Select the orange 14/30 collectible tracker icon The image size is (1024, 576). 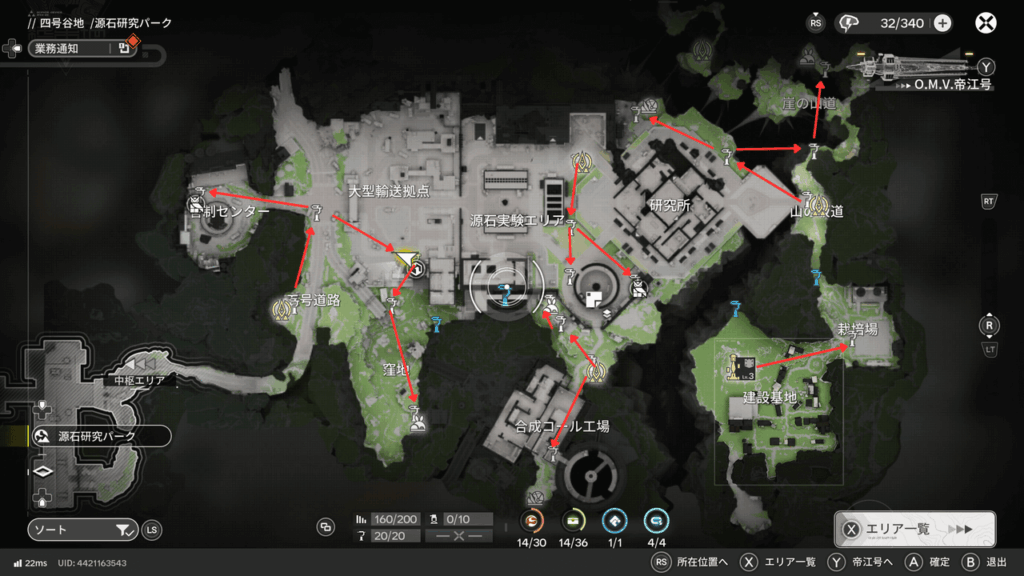point(533,520)
